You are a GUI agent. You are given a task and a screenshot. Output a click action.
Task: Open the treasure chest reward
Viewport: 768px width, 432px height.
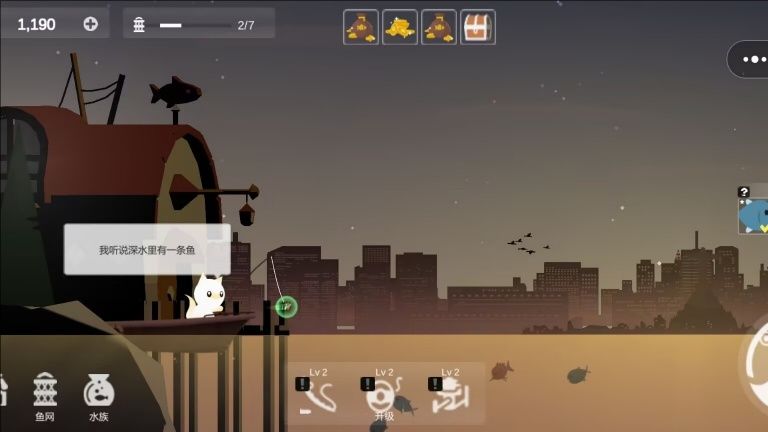pyautogui.click(x=477, y=27)
